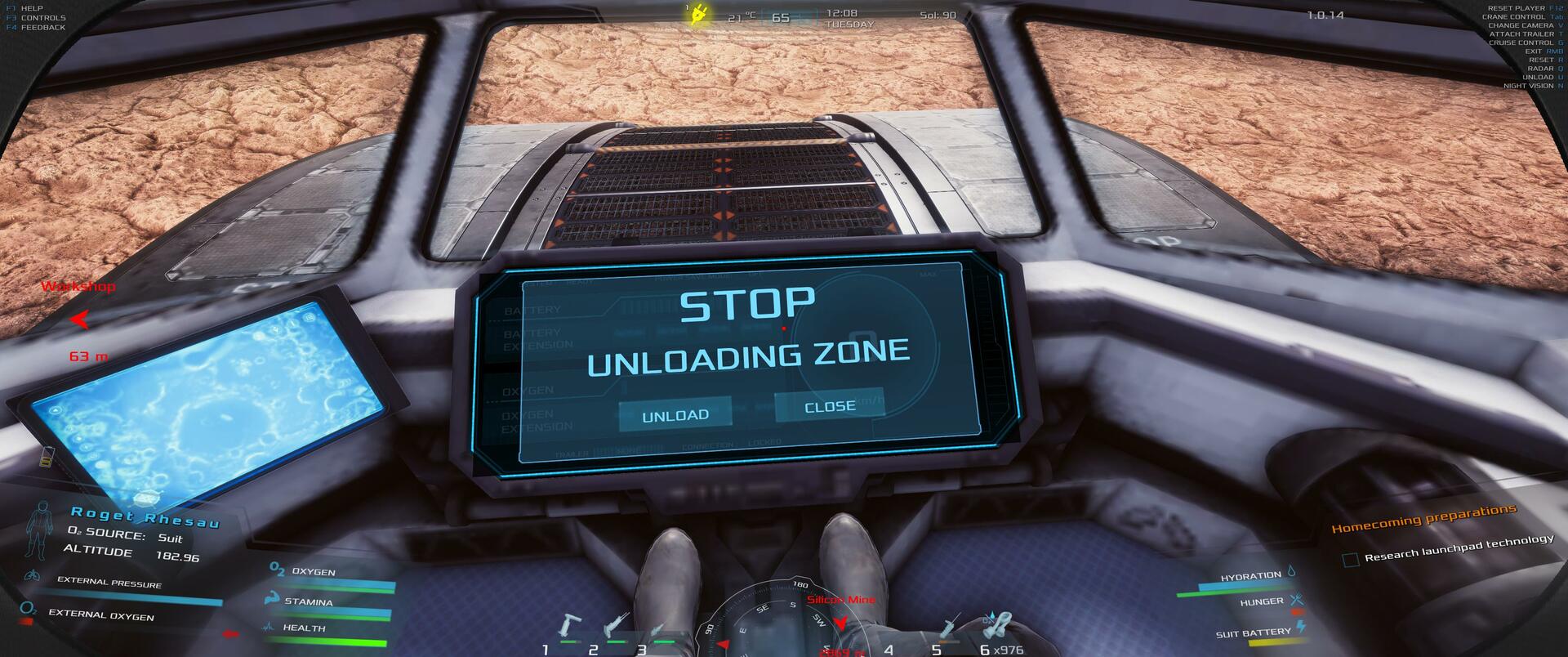This screenshot has height=657, width=1568.
Task: Confirm unloading with the UNLOAD button
Action: (675, 415)
